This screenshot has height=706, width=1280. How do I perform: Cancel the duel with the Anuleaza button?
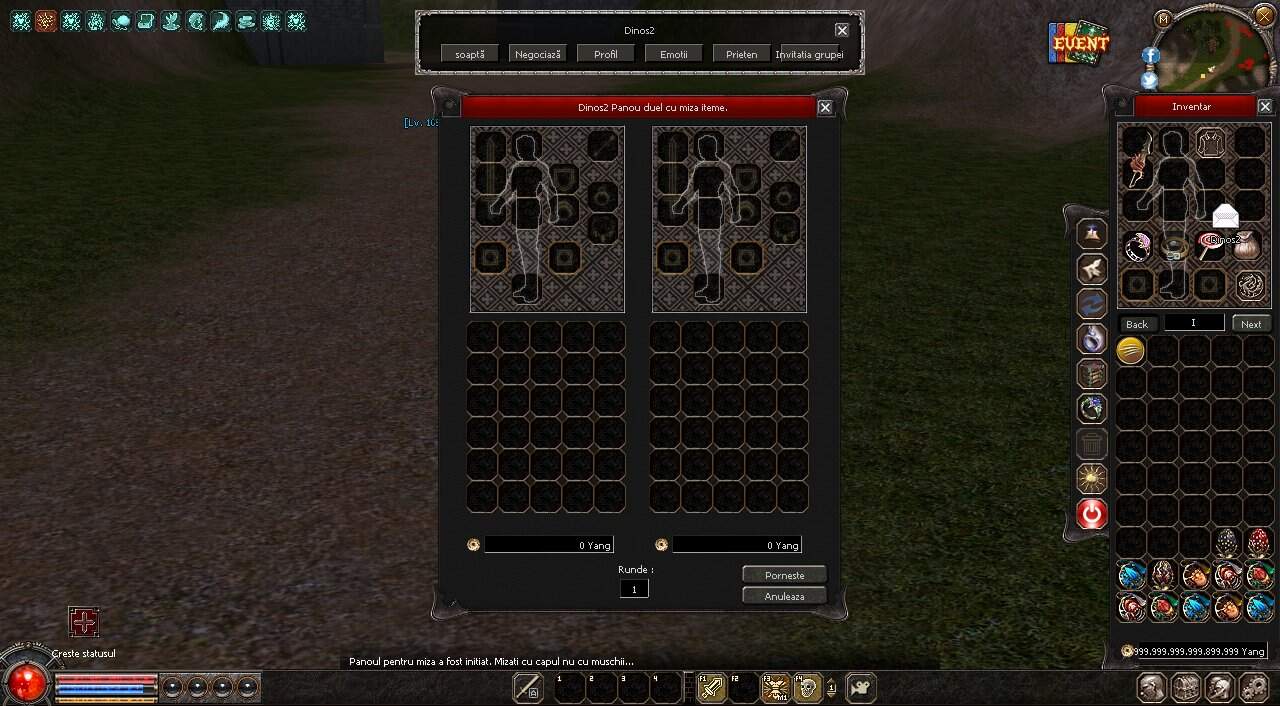coord(784,596)
